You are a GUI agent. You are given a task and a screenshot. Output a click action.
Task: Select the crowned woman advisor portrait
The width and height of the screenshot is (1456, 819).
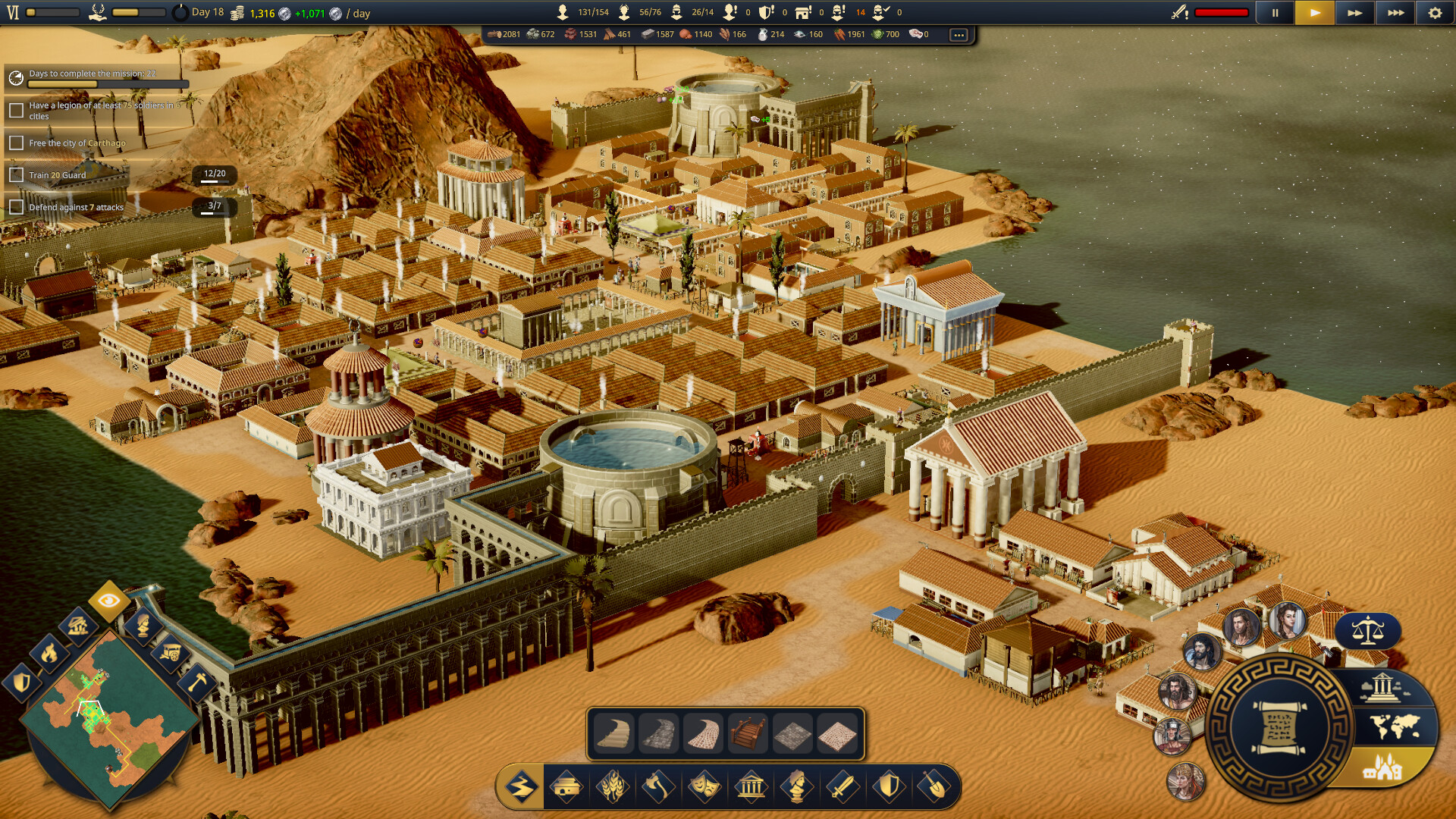[x=1185, y=781]
